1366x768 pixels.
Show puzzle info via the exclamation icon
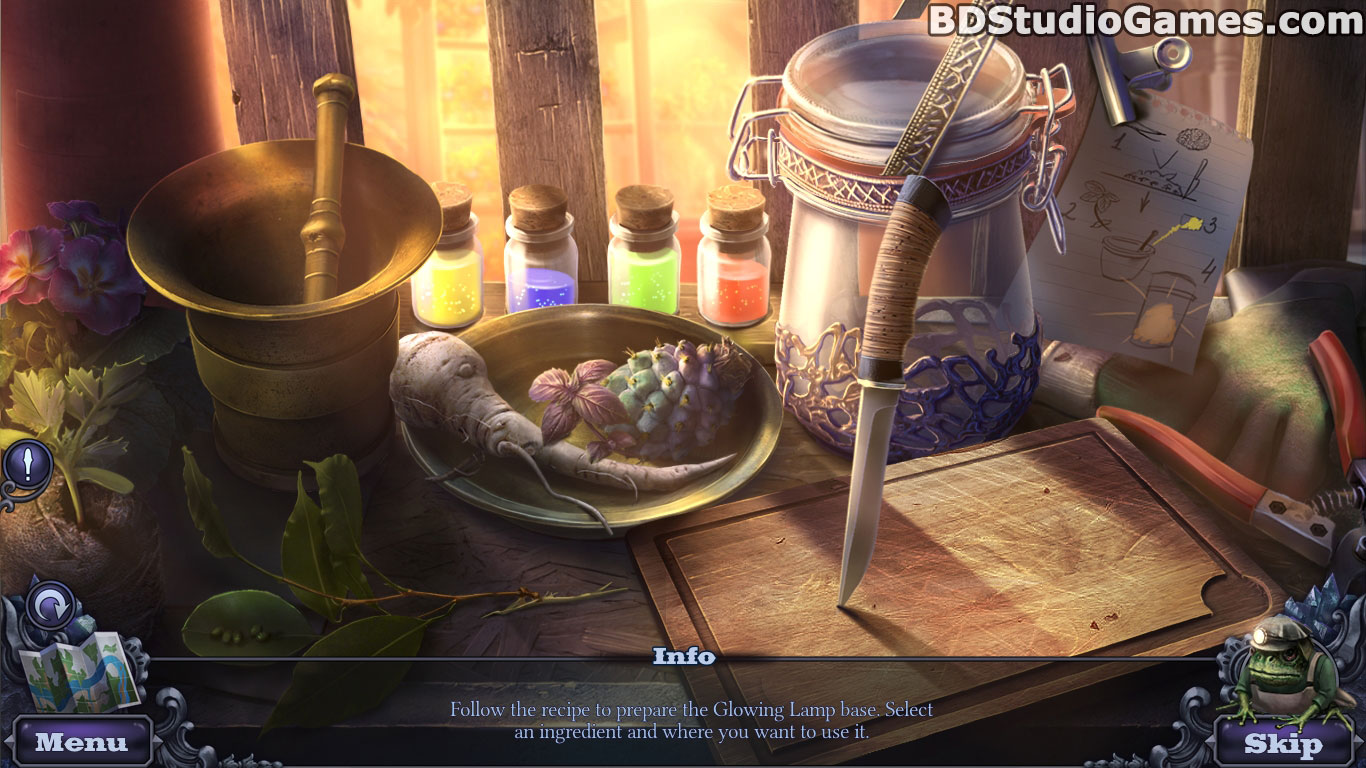pos(29,465)
